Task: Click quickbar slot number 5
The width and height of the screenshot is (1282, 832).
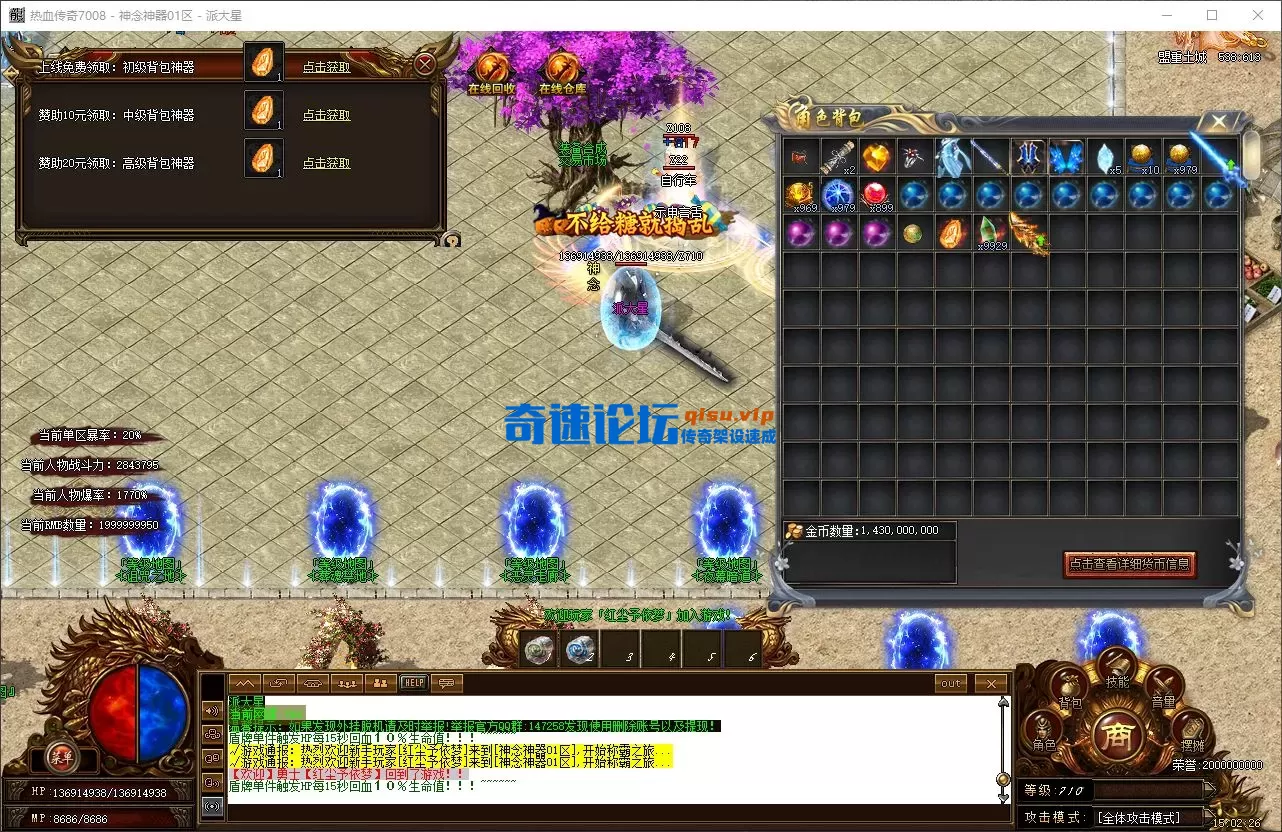Action: point(704,648)
